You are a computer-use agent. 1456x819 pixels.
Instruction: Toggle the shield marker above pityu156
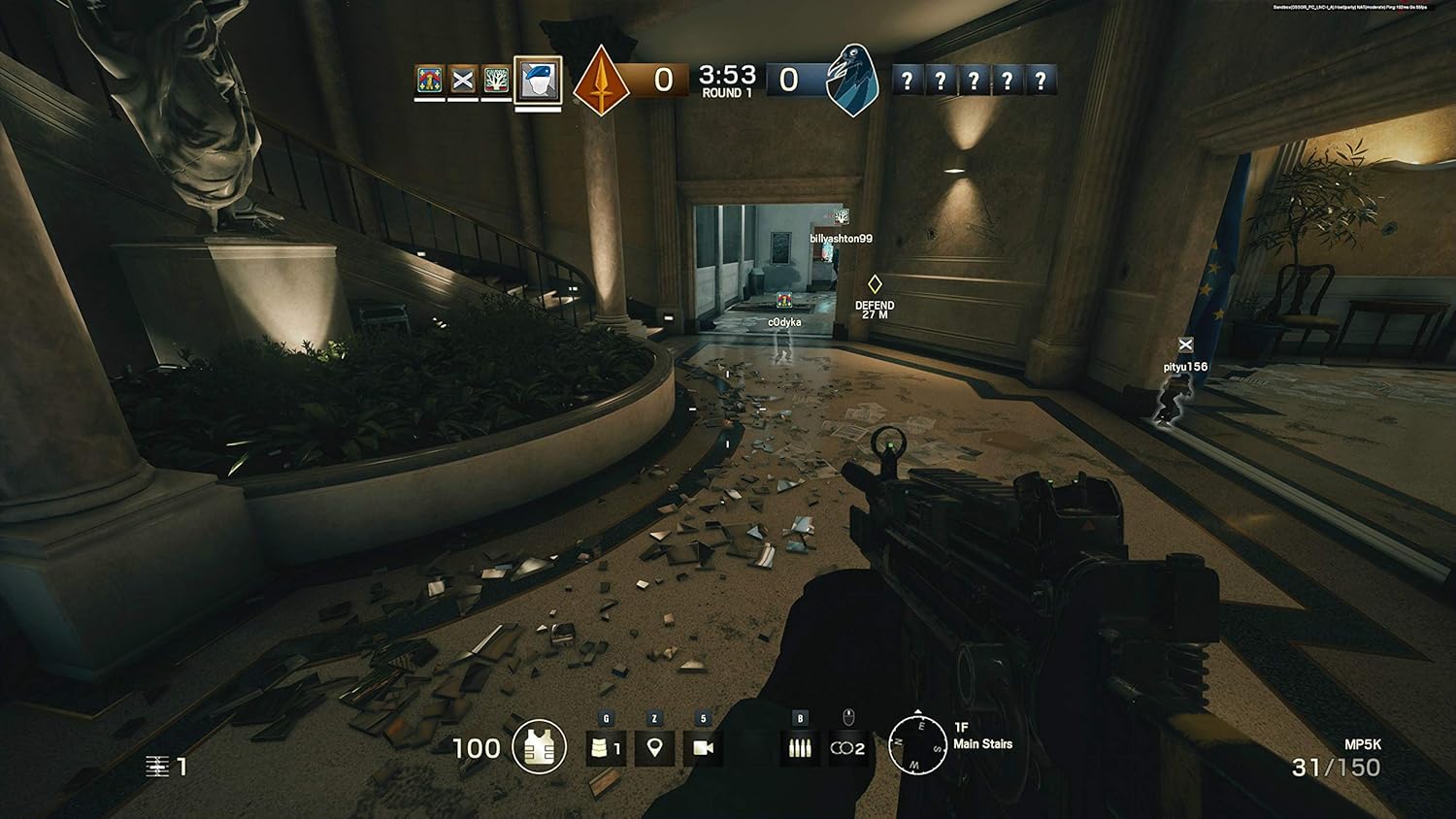1185,344
